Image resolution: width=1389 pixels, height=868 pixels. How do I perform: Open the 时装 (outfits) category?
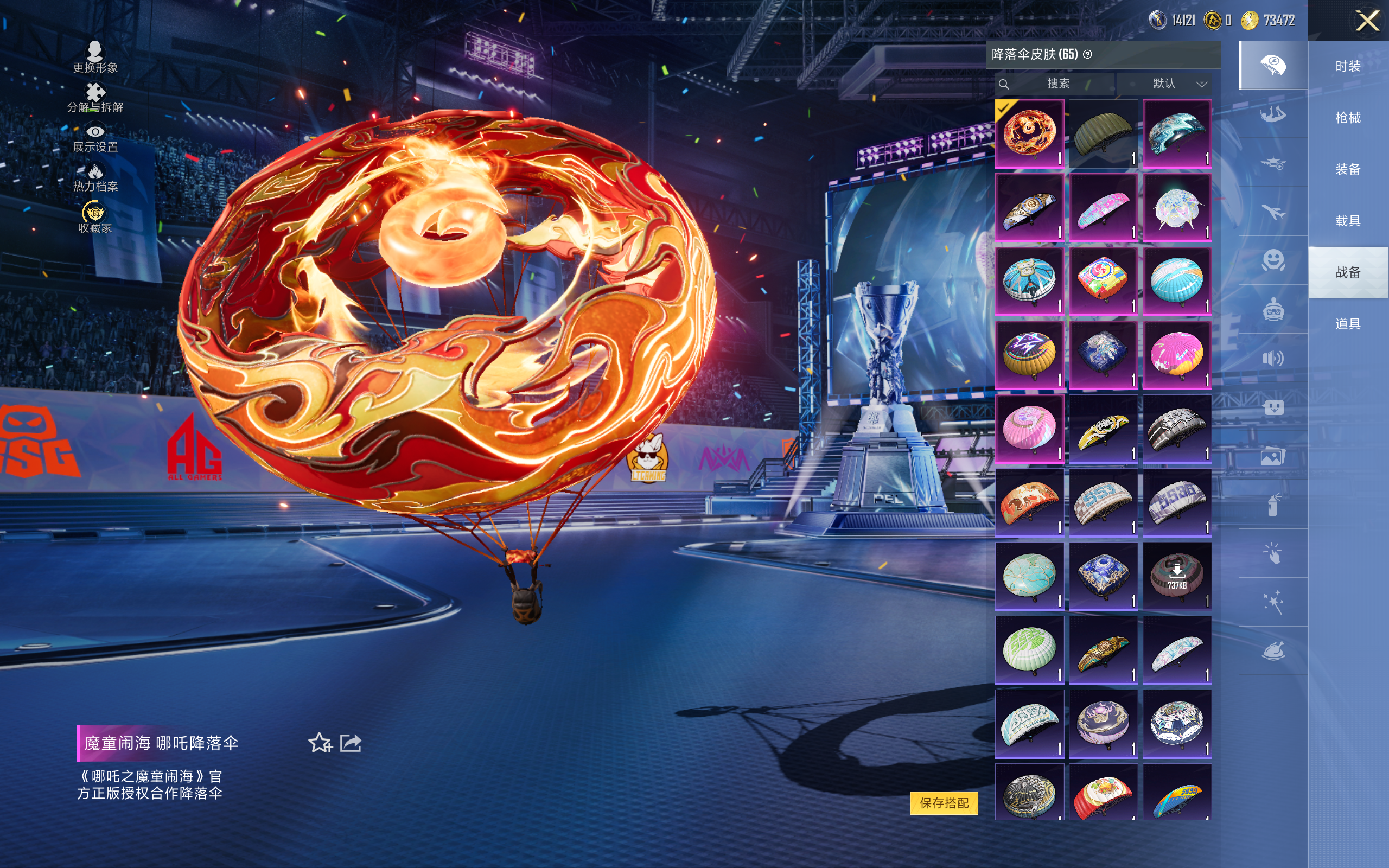click(x=1348, y=66)
